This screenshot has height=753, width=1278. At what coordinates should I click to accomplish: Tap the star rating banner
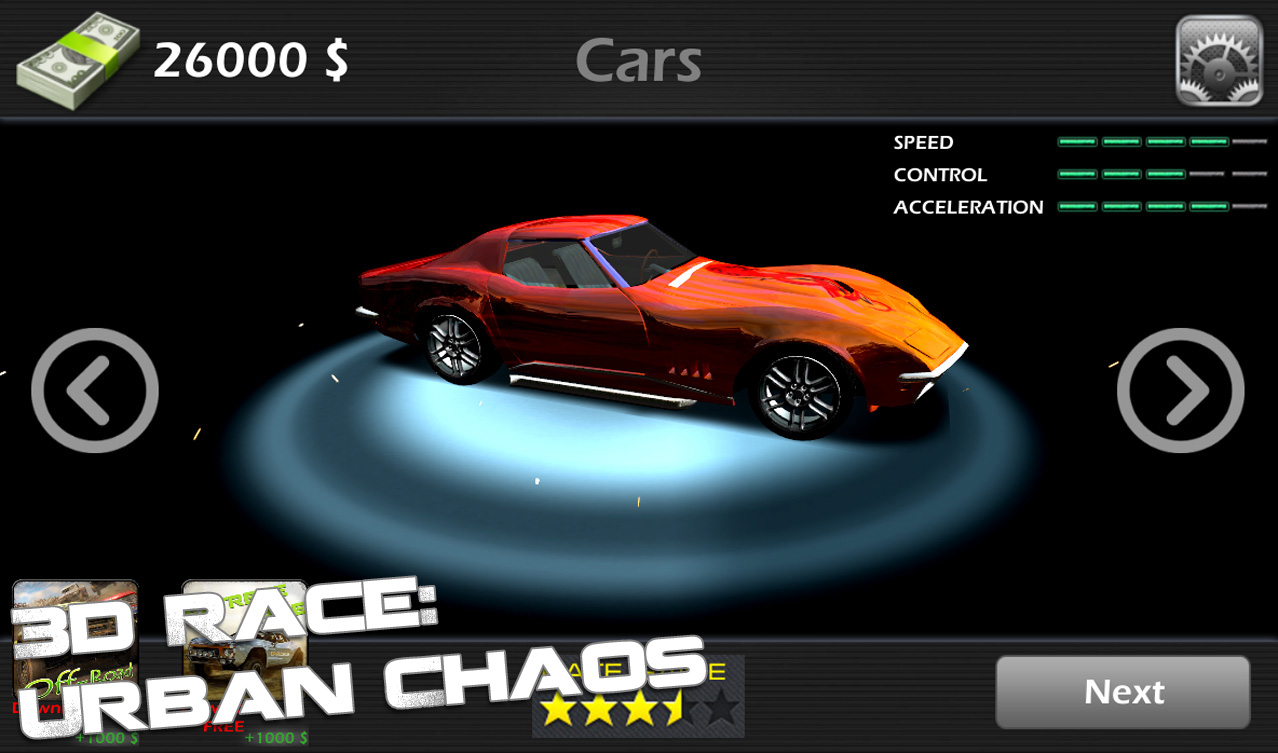[x=638, y=697]
